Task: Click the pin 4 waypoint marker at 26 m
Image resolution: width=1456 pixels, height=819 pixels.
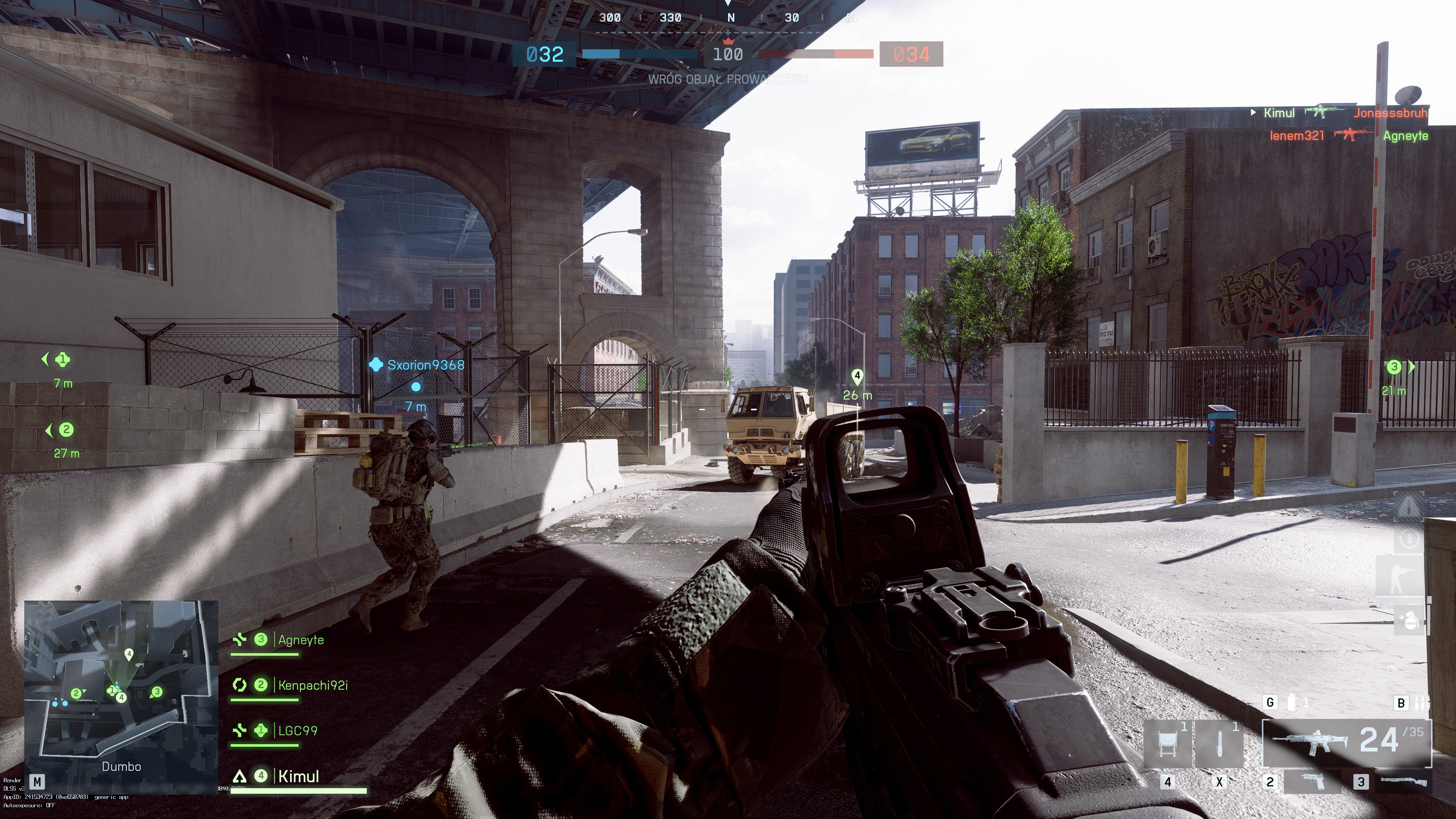Action: click(x=857, y=376)
